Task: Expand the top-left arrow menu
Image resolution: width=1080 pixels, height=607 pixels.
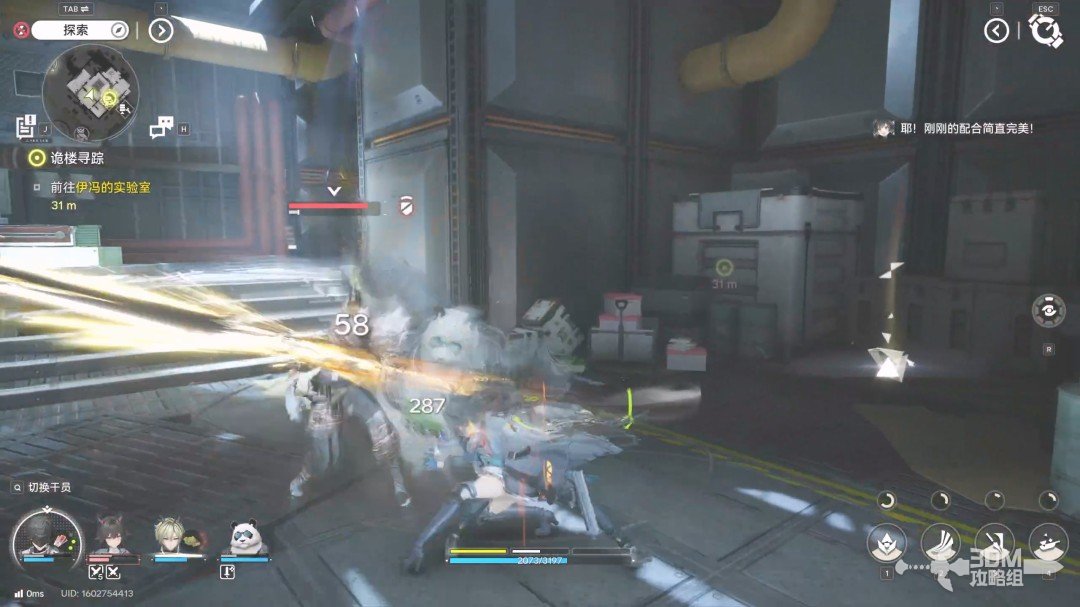Action: tap(161, 30)
